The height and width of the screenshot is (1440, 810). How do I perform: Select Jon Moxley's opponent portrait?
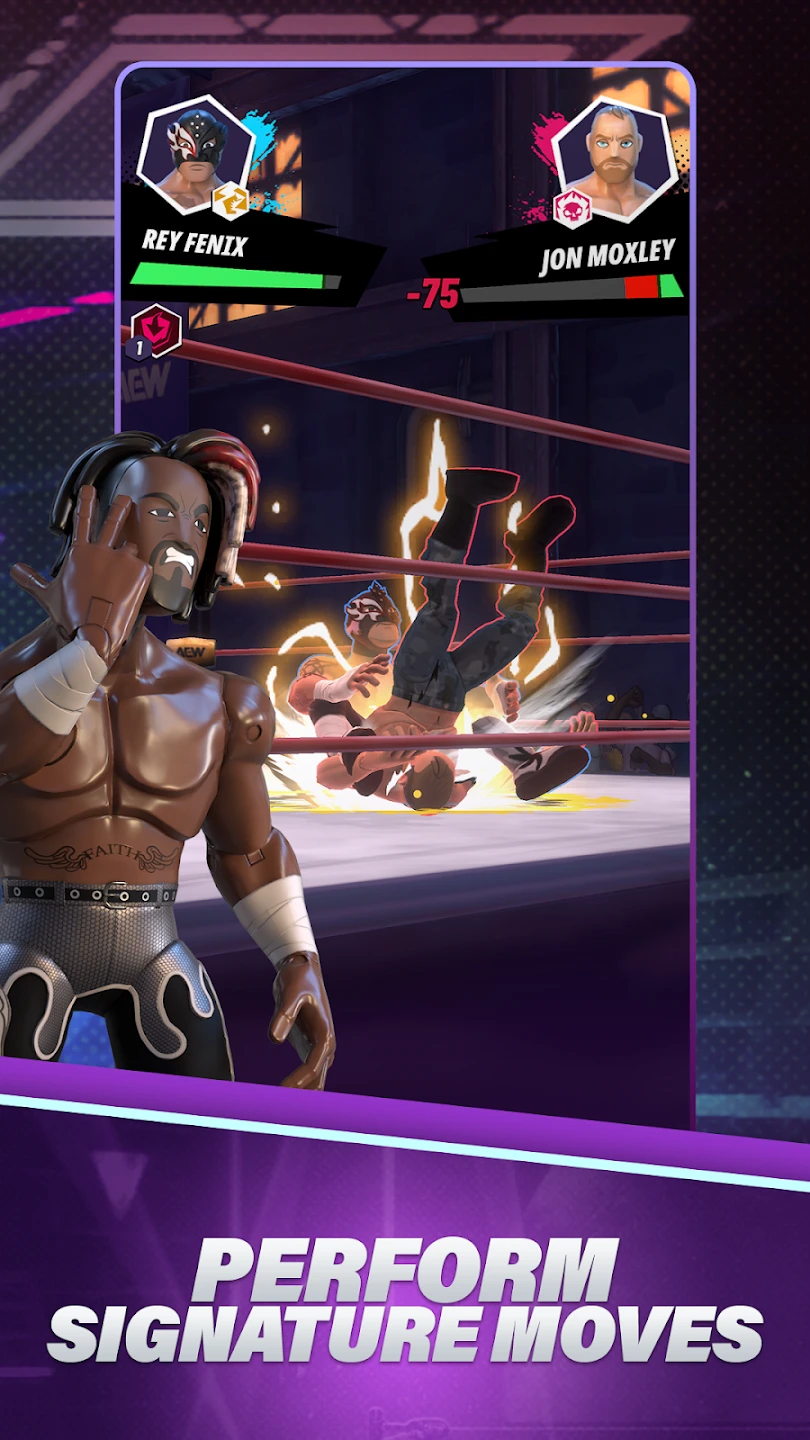612,159
